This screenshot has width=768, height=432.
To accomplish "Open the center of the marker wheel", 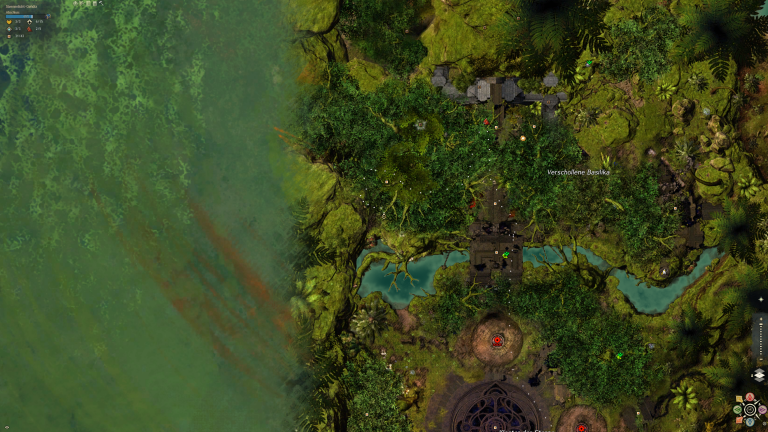I will (750, 409).
